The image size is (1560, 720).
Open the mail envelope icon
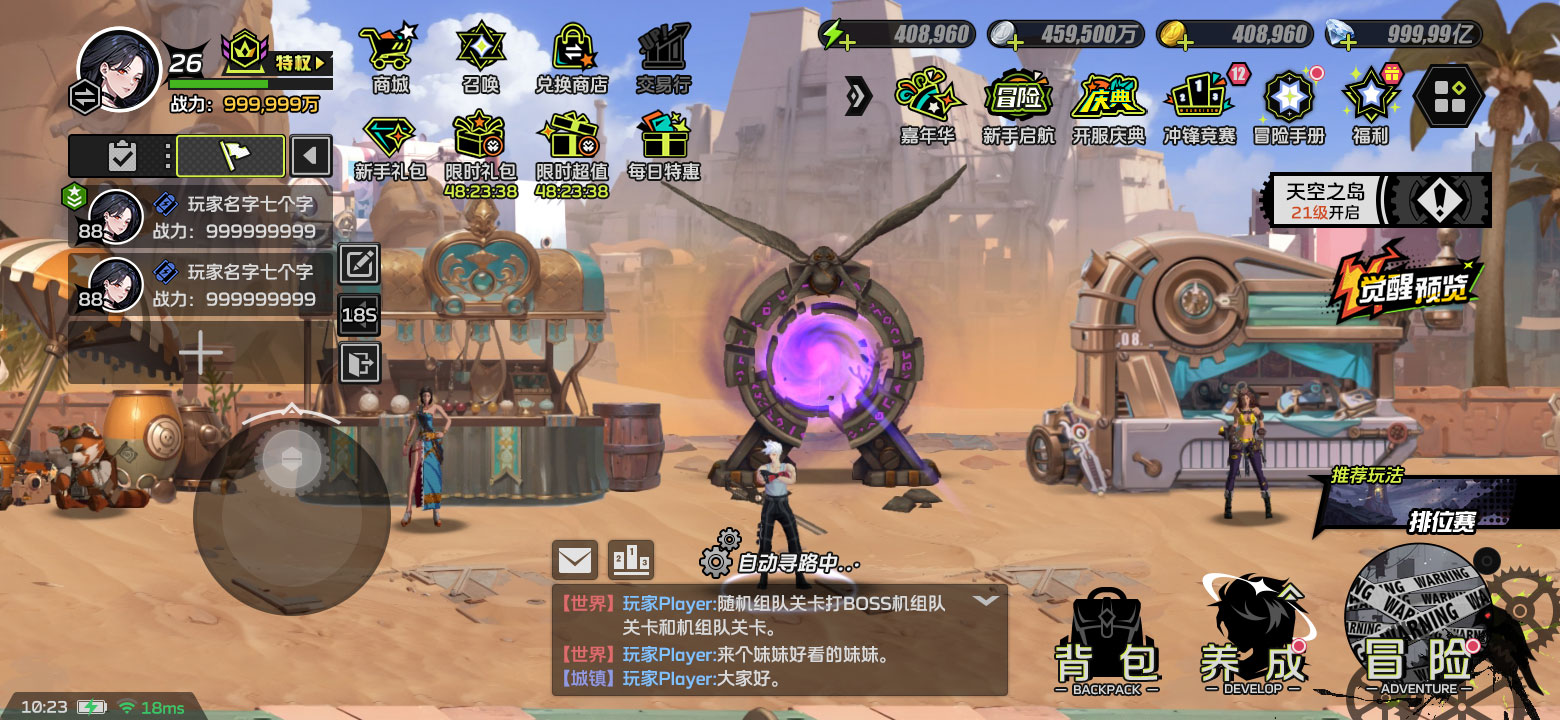(x=575, y=560)
